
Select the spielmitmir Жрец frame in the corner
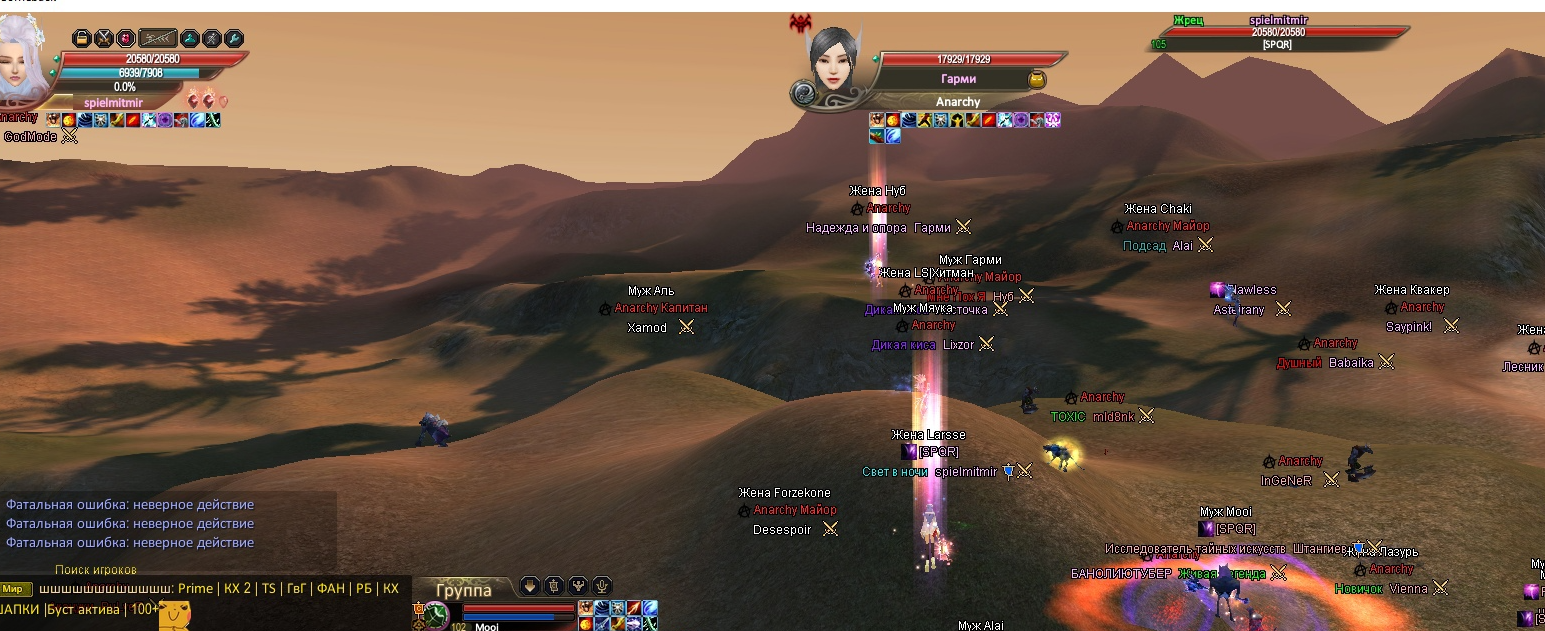tap(1278, 32)
